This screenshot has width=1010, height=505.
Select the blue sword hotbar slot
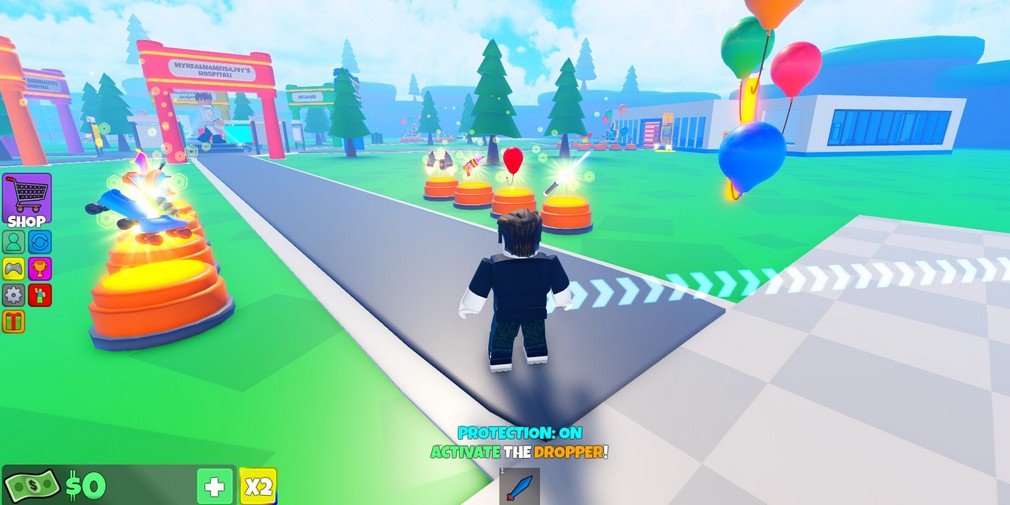pos(519,487)
